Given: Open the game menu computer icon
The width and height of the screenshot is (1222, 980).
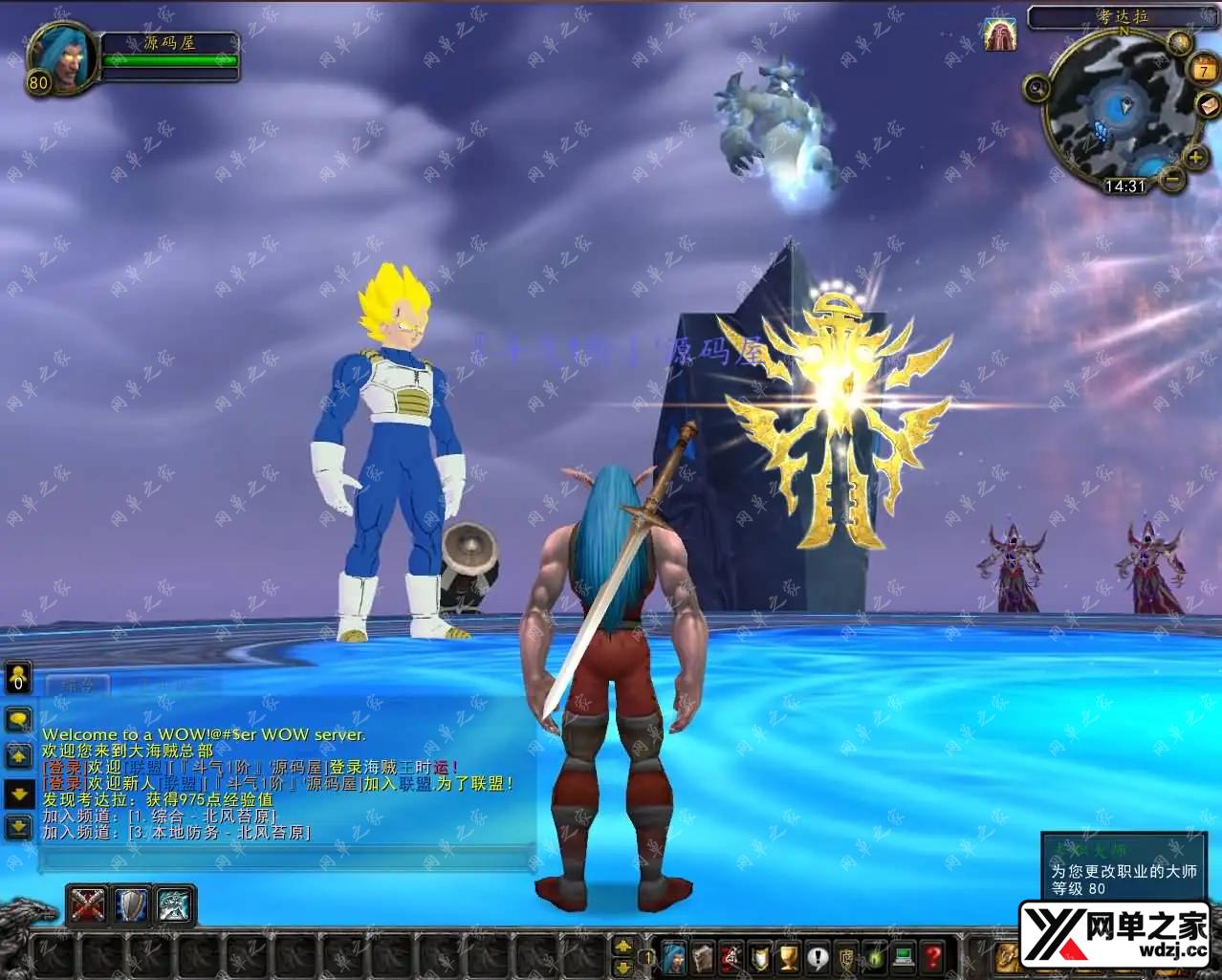Looking at the screenshot, I should pyautogui.click(x=905, y=955).
